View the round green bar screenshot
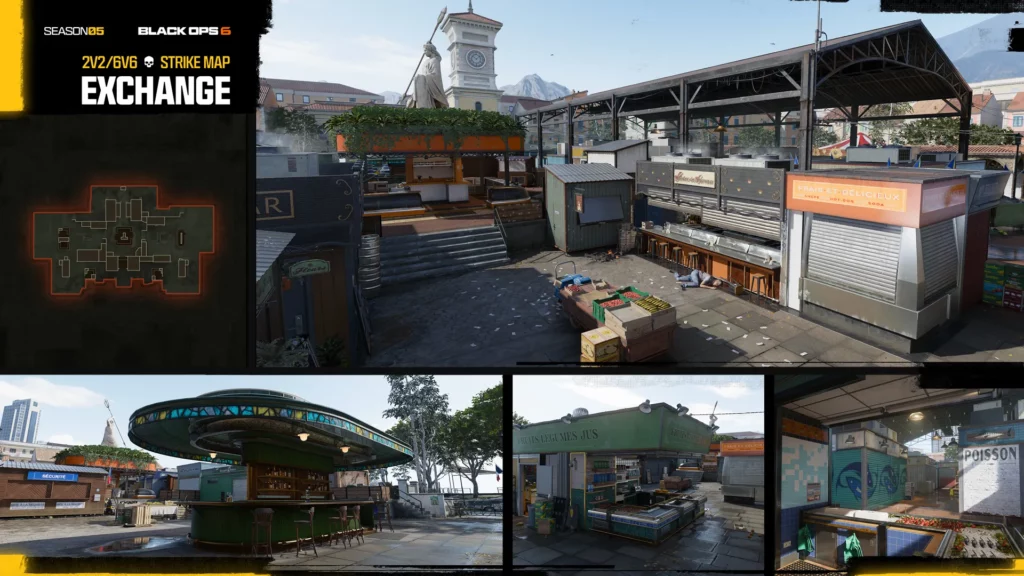The width and height of the screenshot is (1024, 576). pos(252,470)
